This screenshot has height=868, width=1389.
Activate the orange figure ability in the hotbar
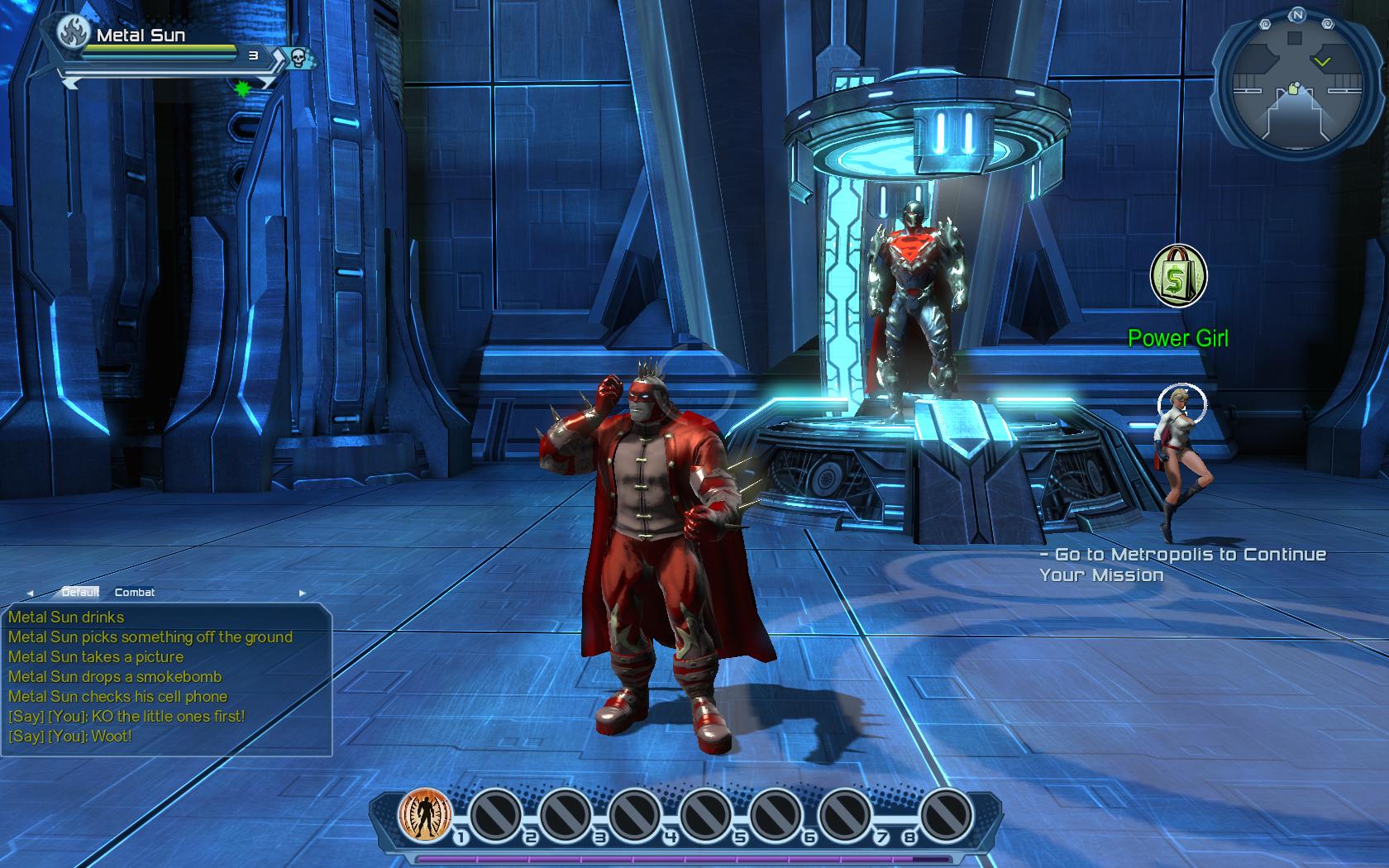coord(425,814)
